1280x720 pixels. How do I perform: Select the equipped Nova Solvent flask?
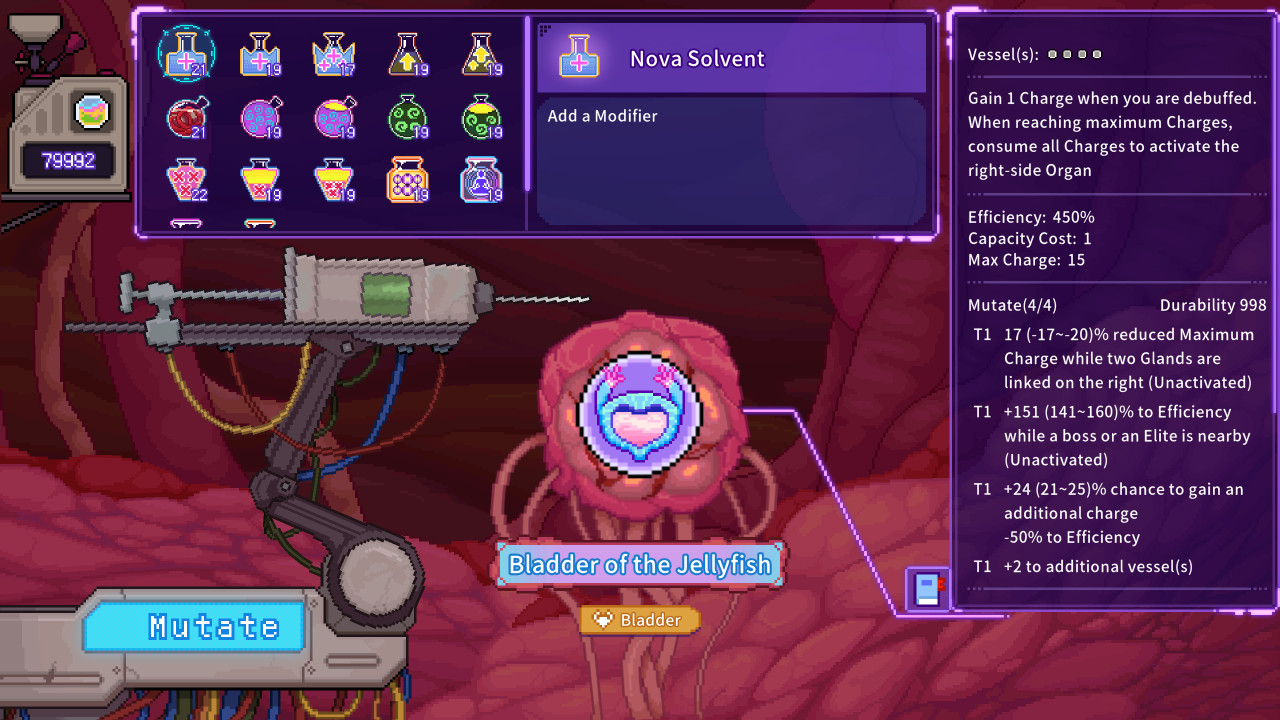click(186, 56)
